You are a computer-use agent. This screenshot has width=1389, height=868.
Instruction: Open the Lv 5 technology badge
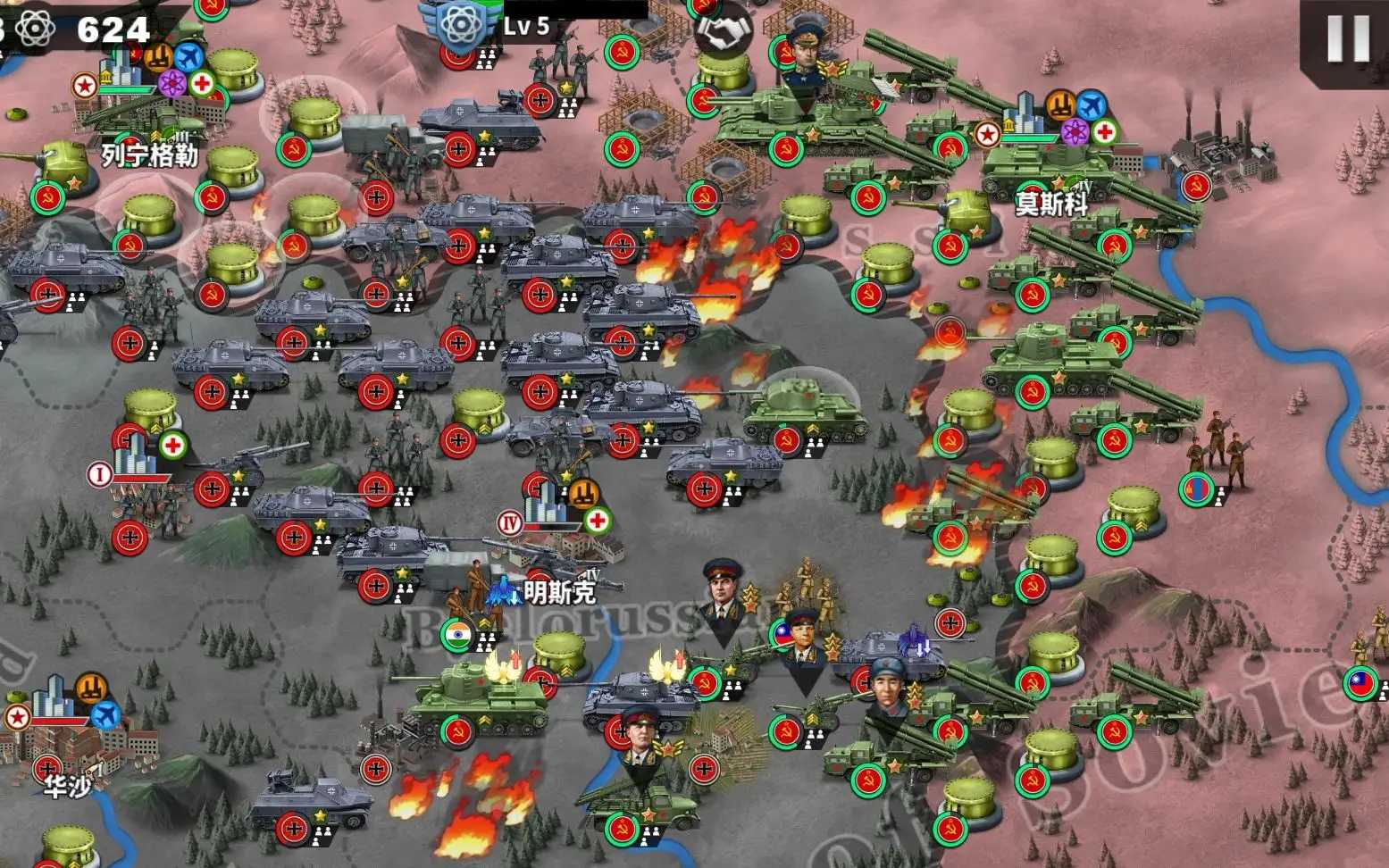pos(462,27)
